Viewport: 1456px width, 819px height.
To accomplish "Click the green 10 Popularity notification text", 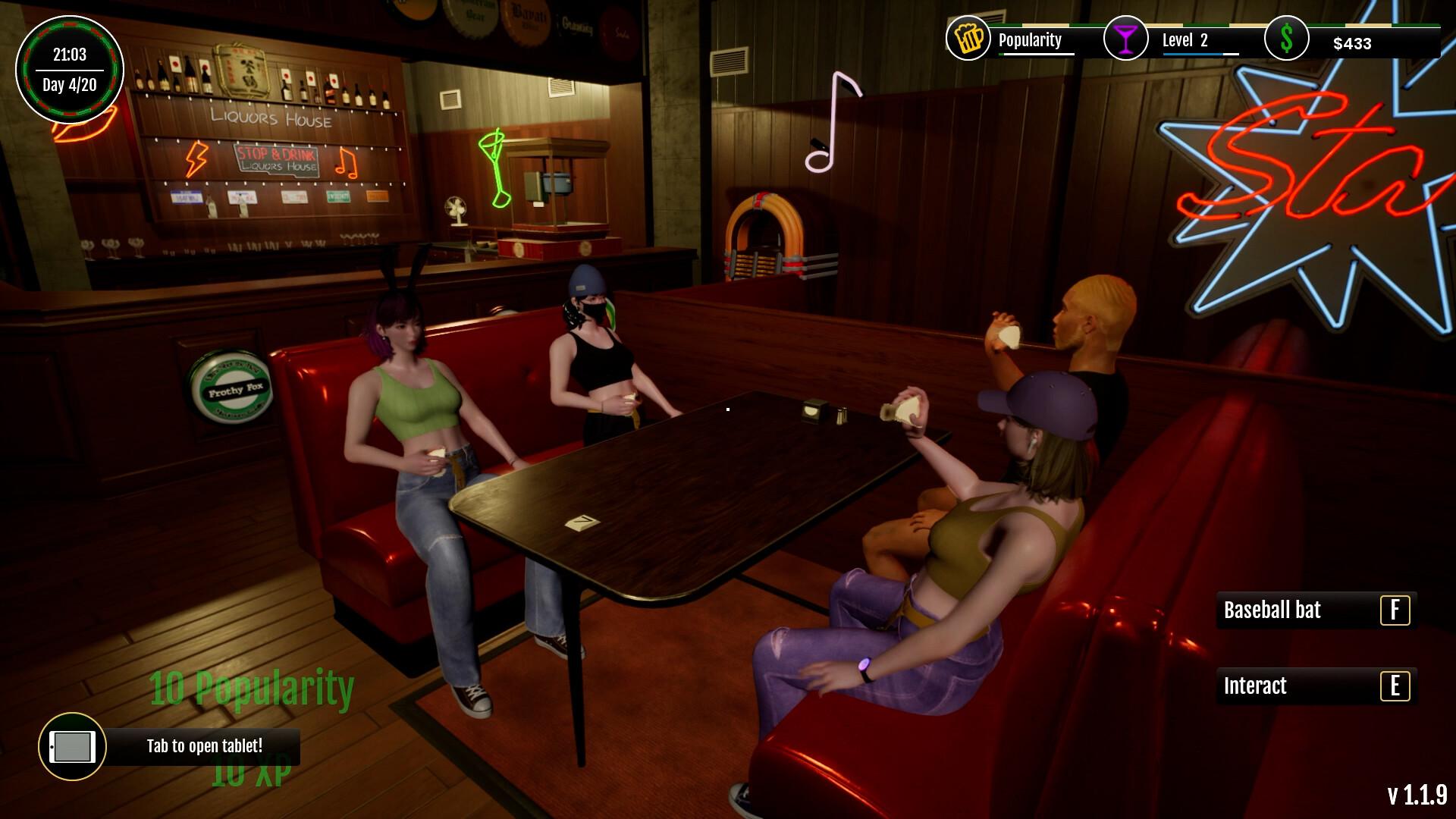I will [253, 689].
